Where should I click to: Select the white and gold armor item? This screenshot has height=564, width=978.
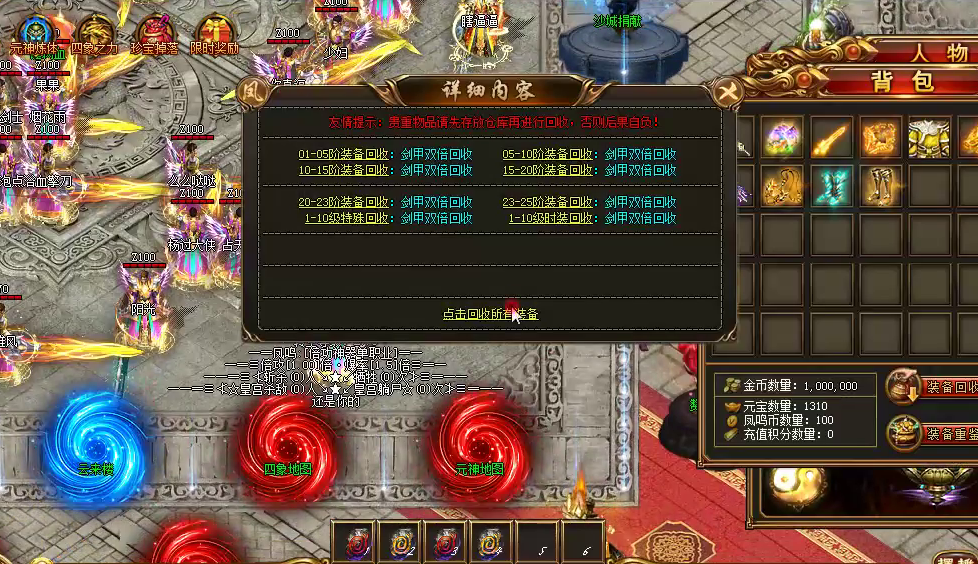pos(929,138)
